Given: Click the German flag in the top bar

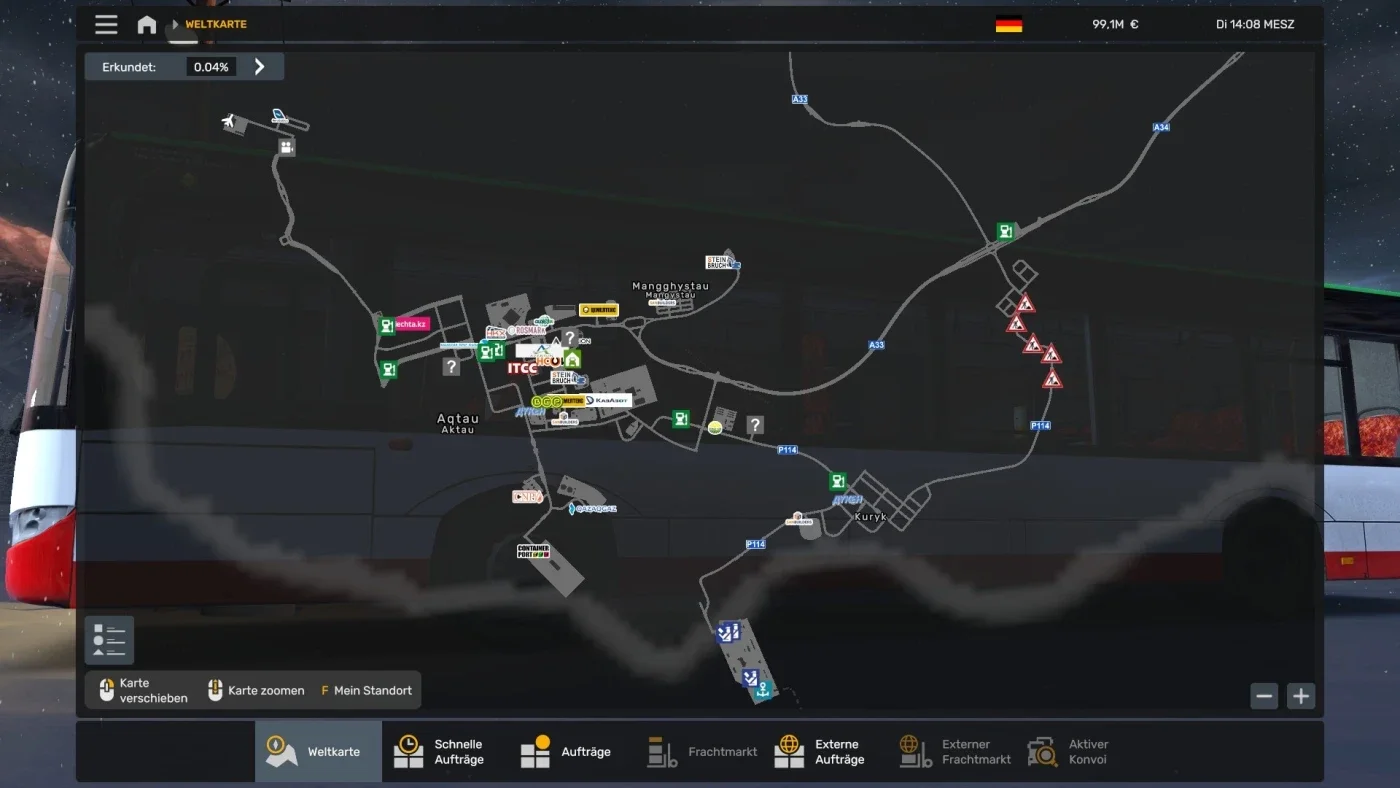Looking at the screenshot, I should pyautogui.click(x=1007, y=24).
